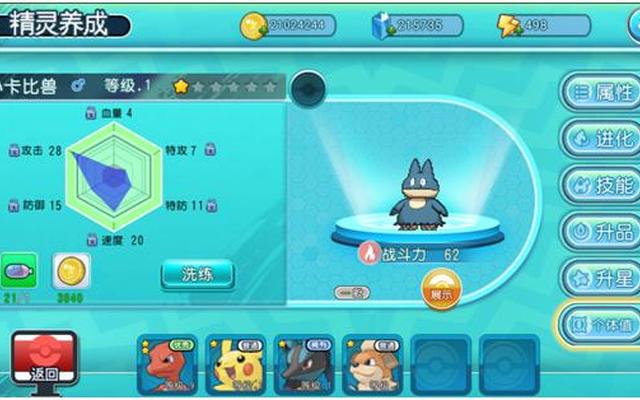Open the 技能 skills tab
The height and width of the screenshot is (400, 640).
click(x=601, y=185)
